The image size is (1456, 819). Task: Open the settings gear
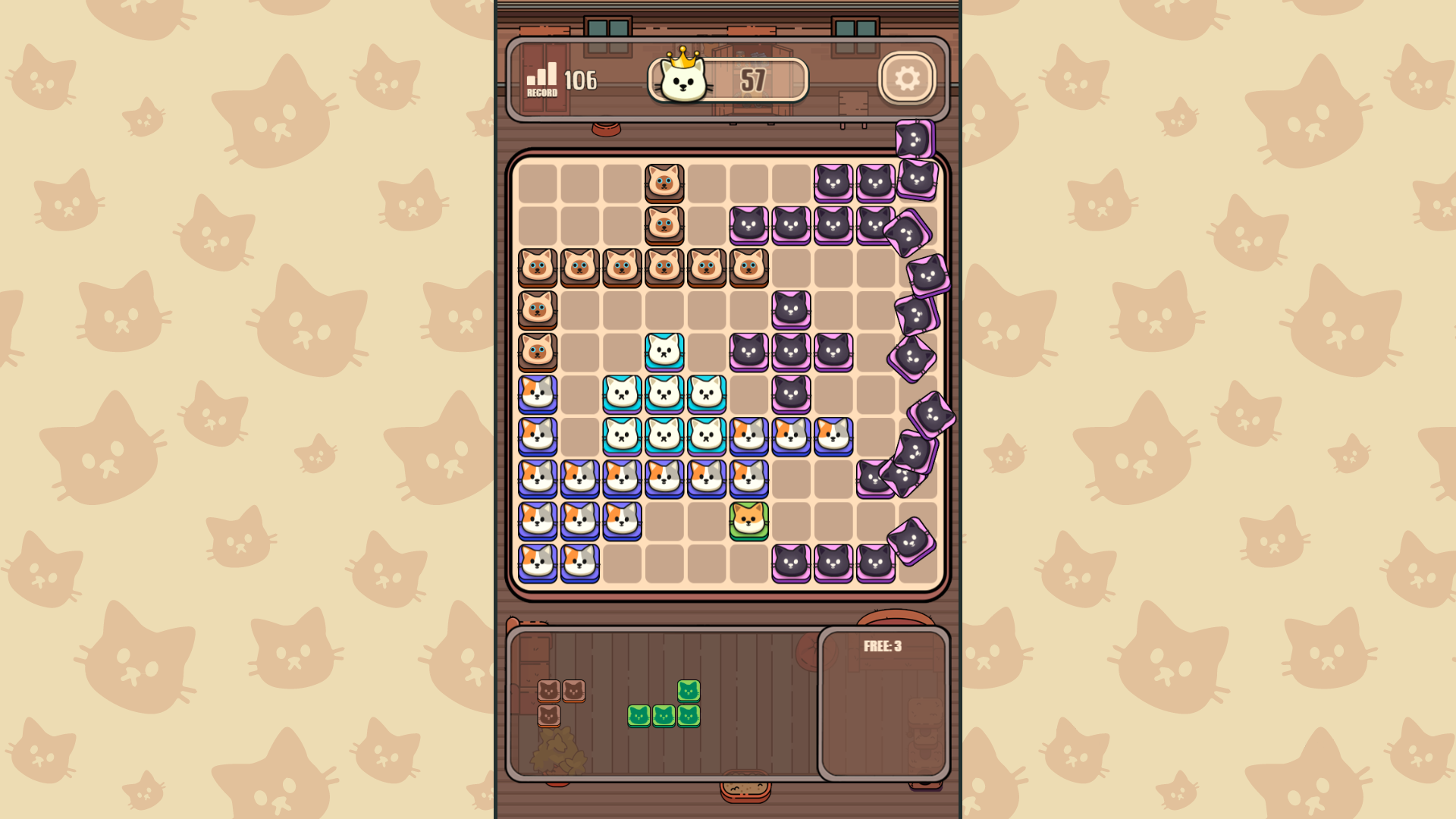point(907,78)
